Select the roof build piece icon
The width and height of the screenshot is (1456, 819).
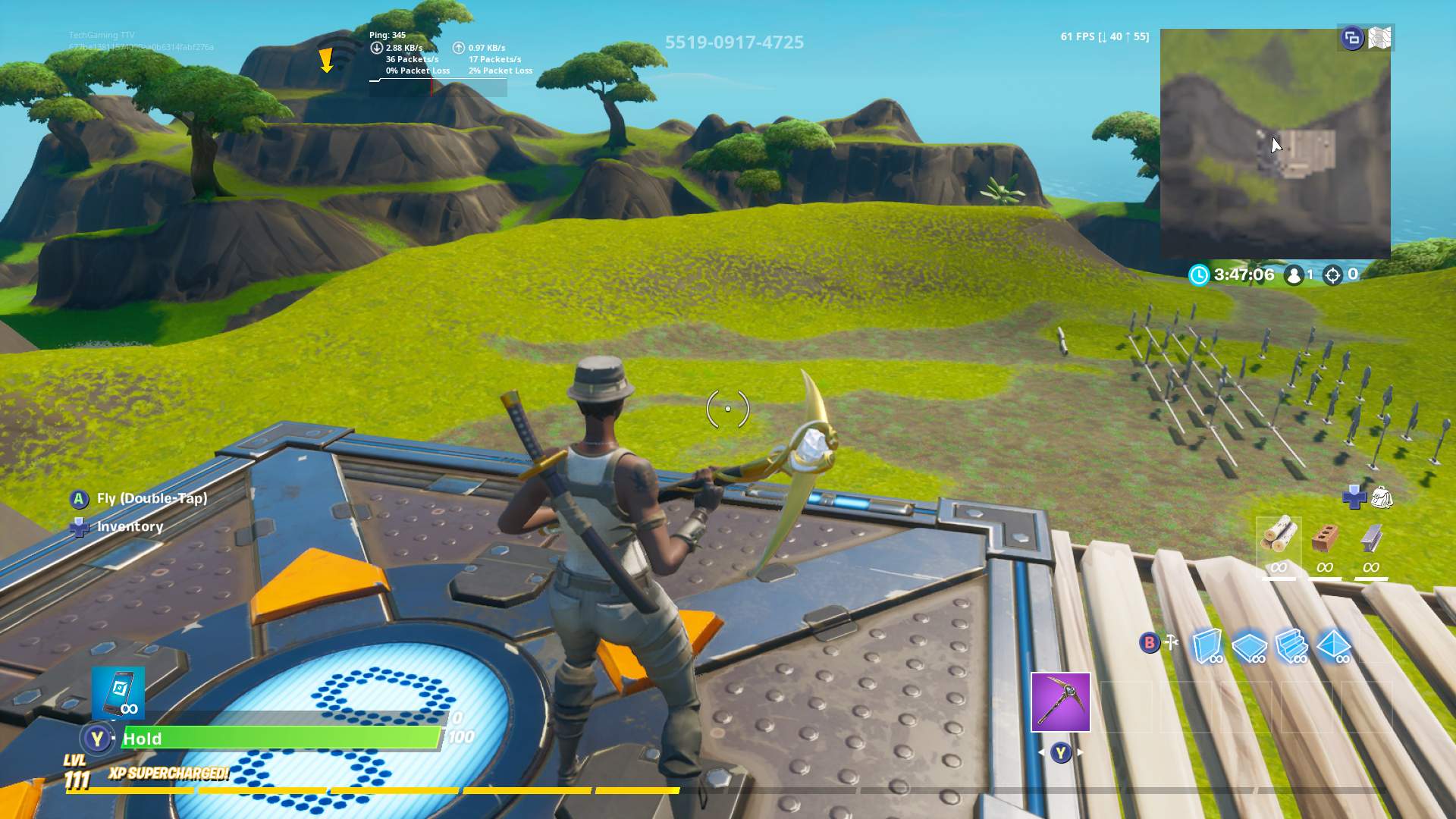tap(1333, 645)
